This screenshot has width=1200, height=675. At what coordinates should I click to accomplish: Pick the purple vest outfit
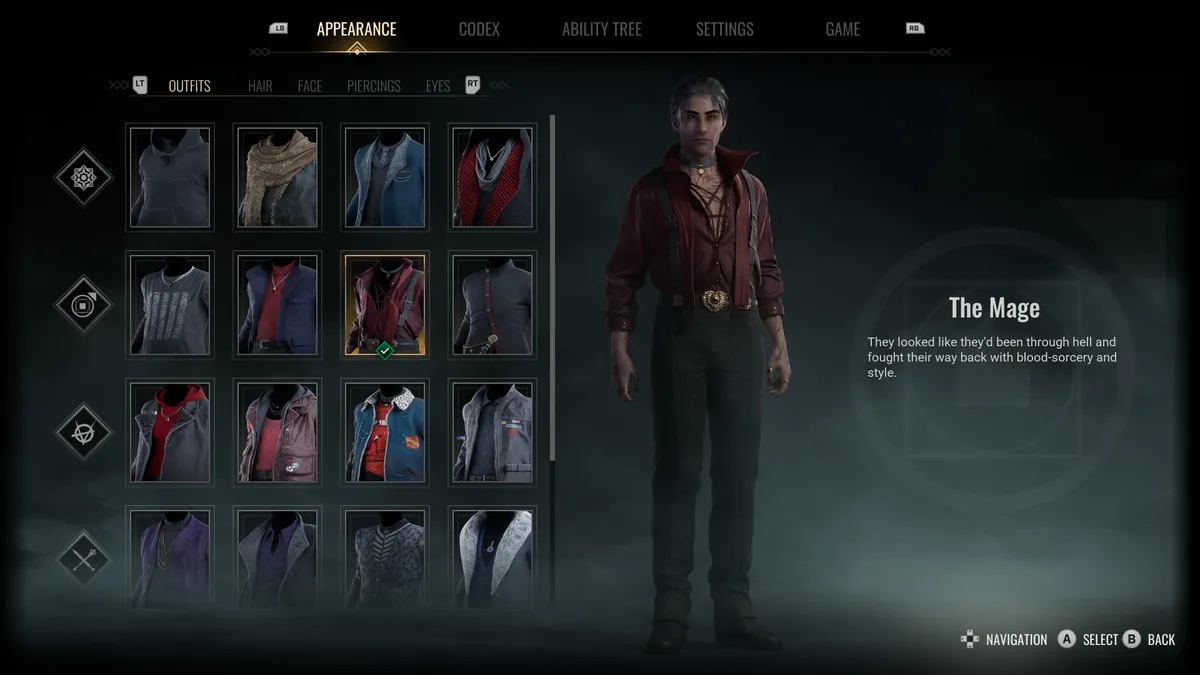[x=170, y=556]
